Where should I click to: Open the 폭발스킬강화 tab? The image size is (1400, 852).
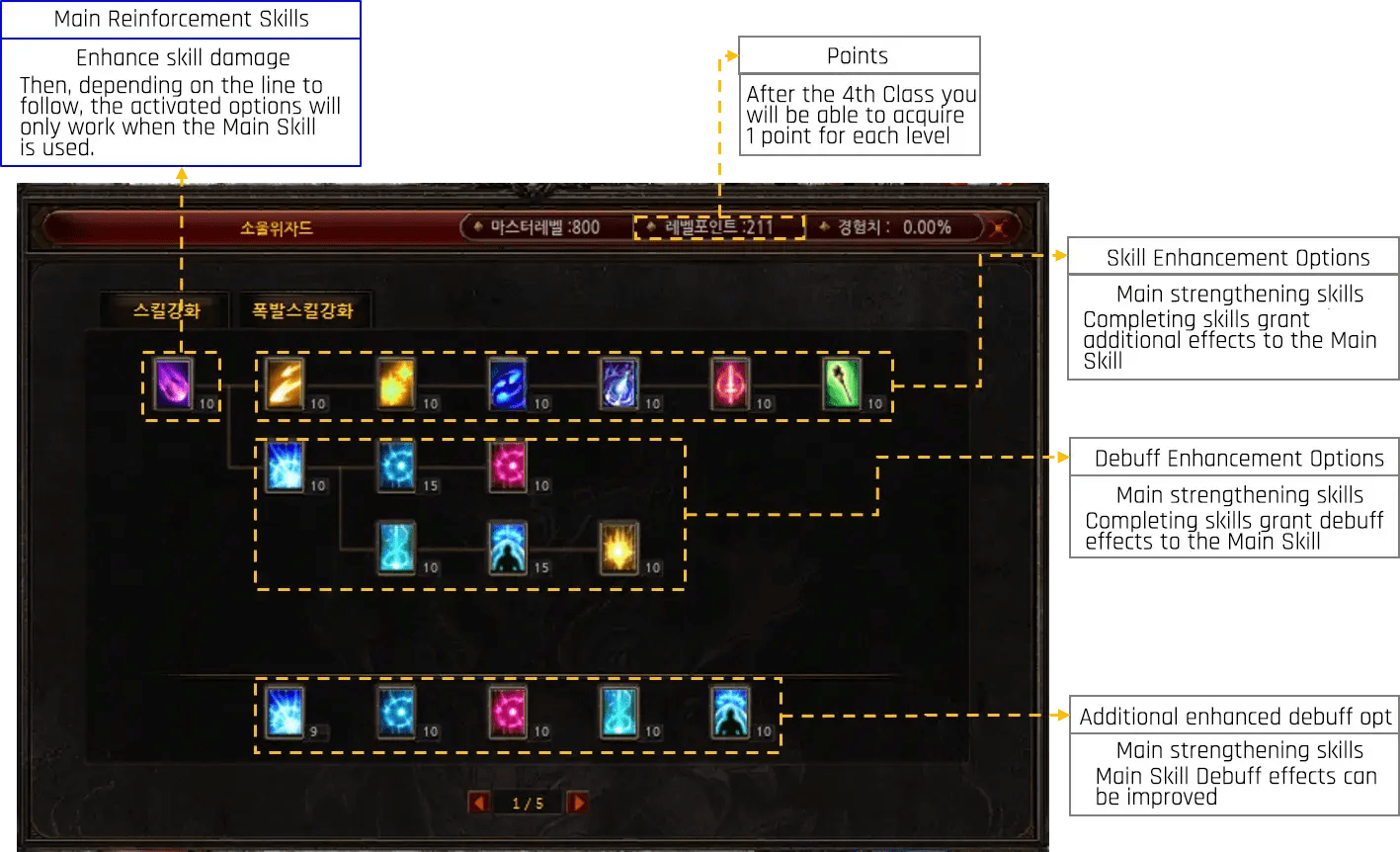tap(302, 308)
